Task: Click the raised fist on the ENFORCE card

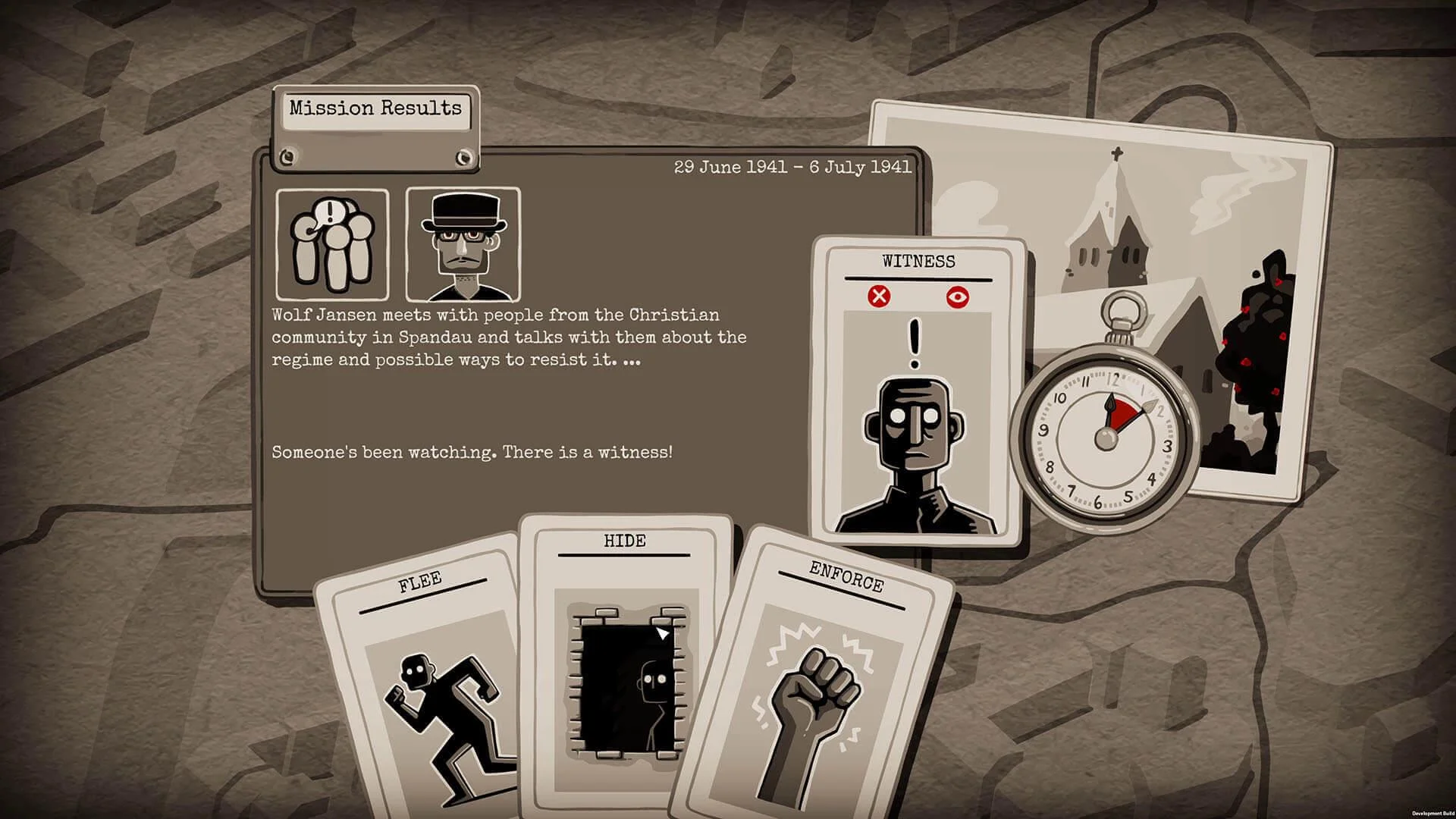Action: tap(819, 686)
